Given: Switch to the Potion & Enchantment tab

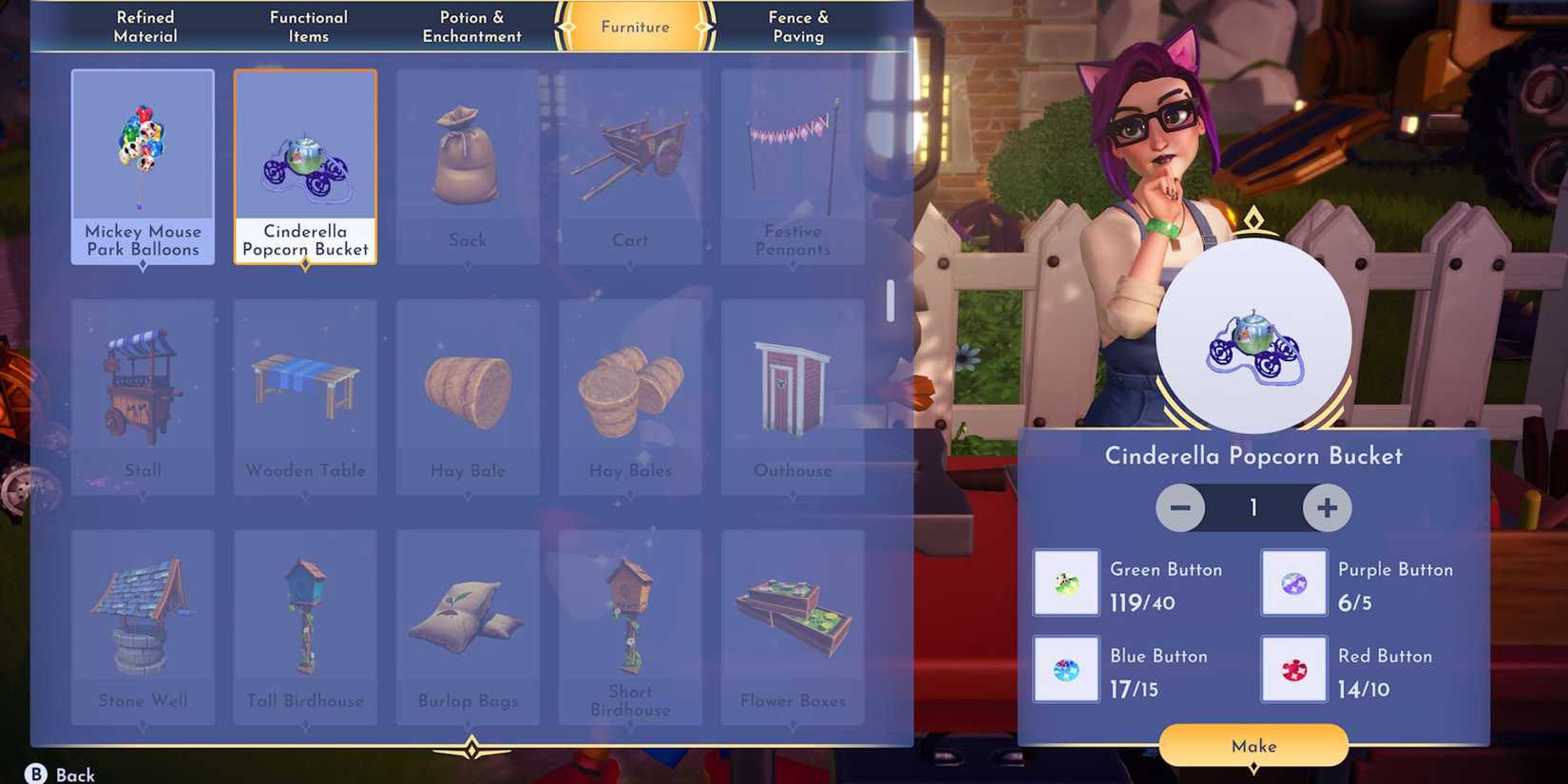Looking at the screenshot, I should 471,27.
